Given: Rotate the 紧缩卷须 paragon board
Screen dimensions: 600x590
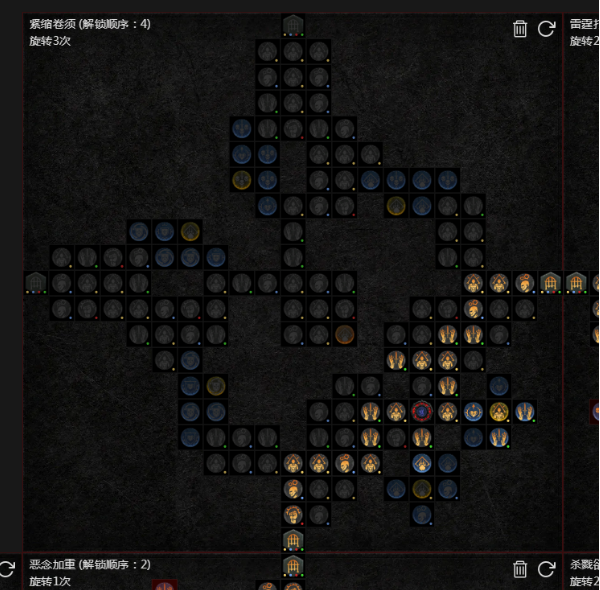Looking at the screenshot, I should pos(546,29).
